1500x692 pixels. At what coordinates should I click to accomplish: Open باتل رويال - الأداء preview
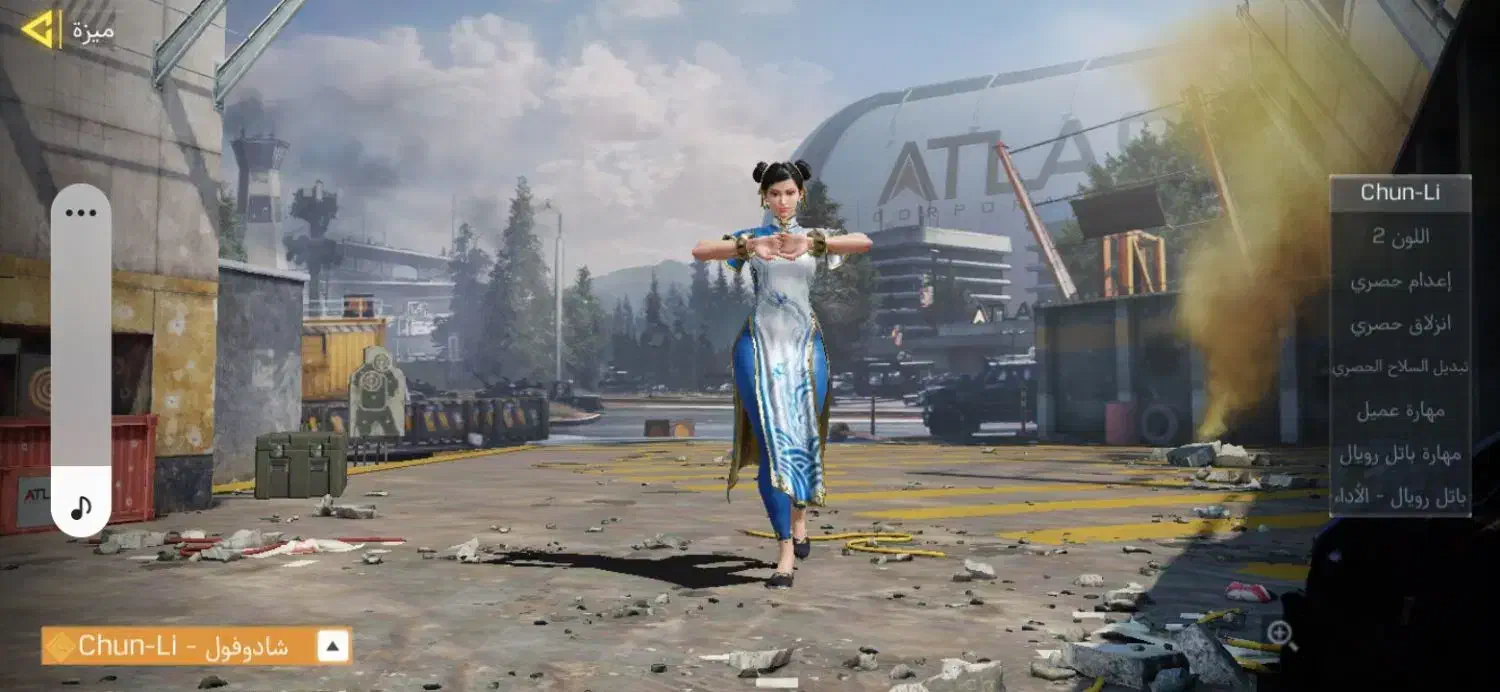[1399, 496]
